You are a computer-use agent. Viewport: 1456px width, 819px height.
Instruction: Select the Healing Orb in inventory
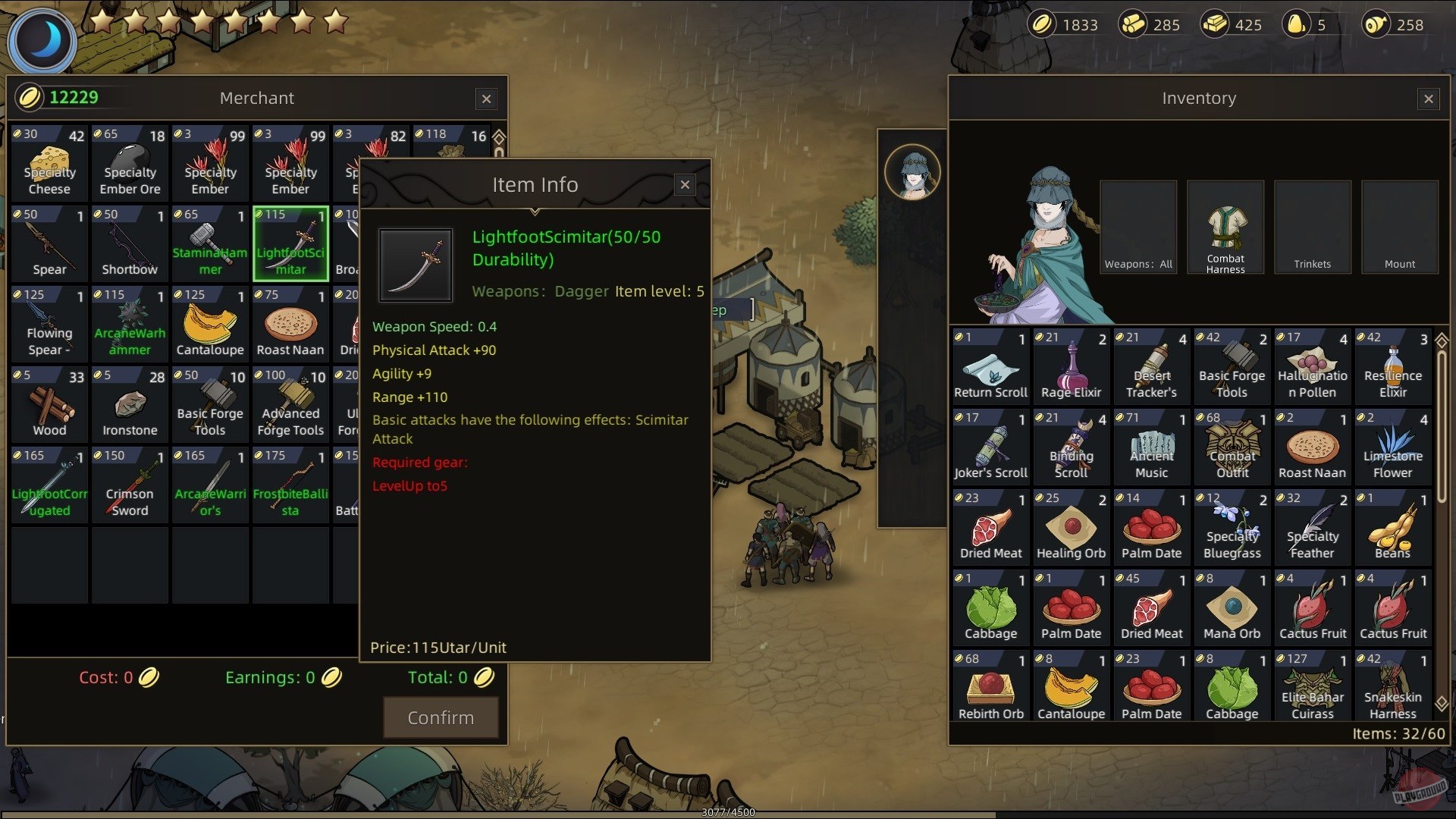click(x=1071, y=525)
